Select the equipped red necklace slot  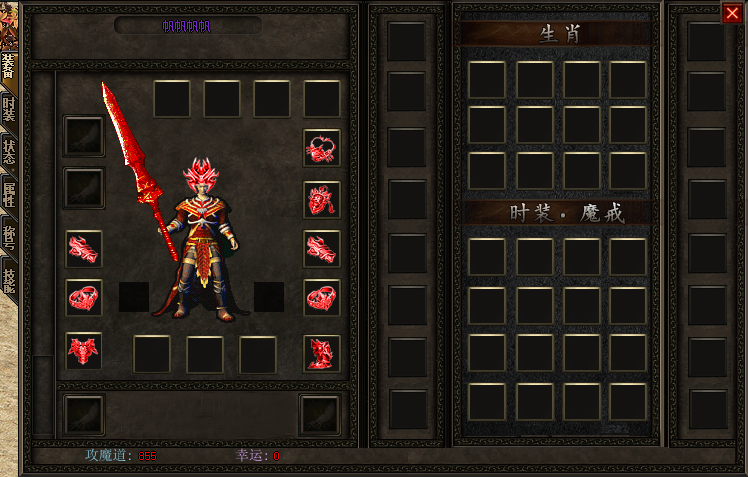pos(322,148)
